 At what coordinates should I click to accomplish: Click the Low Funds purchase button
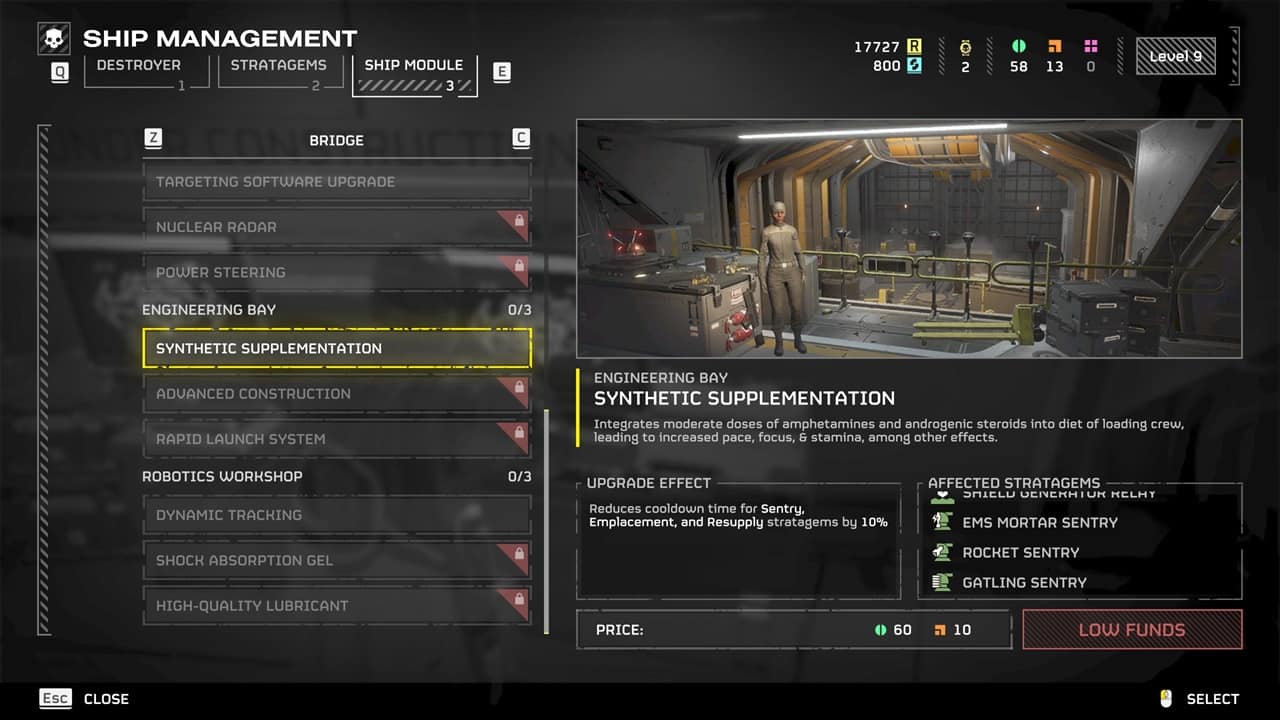coord(1132,630)
